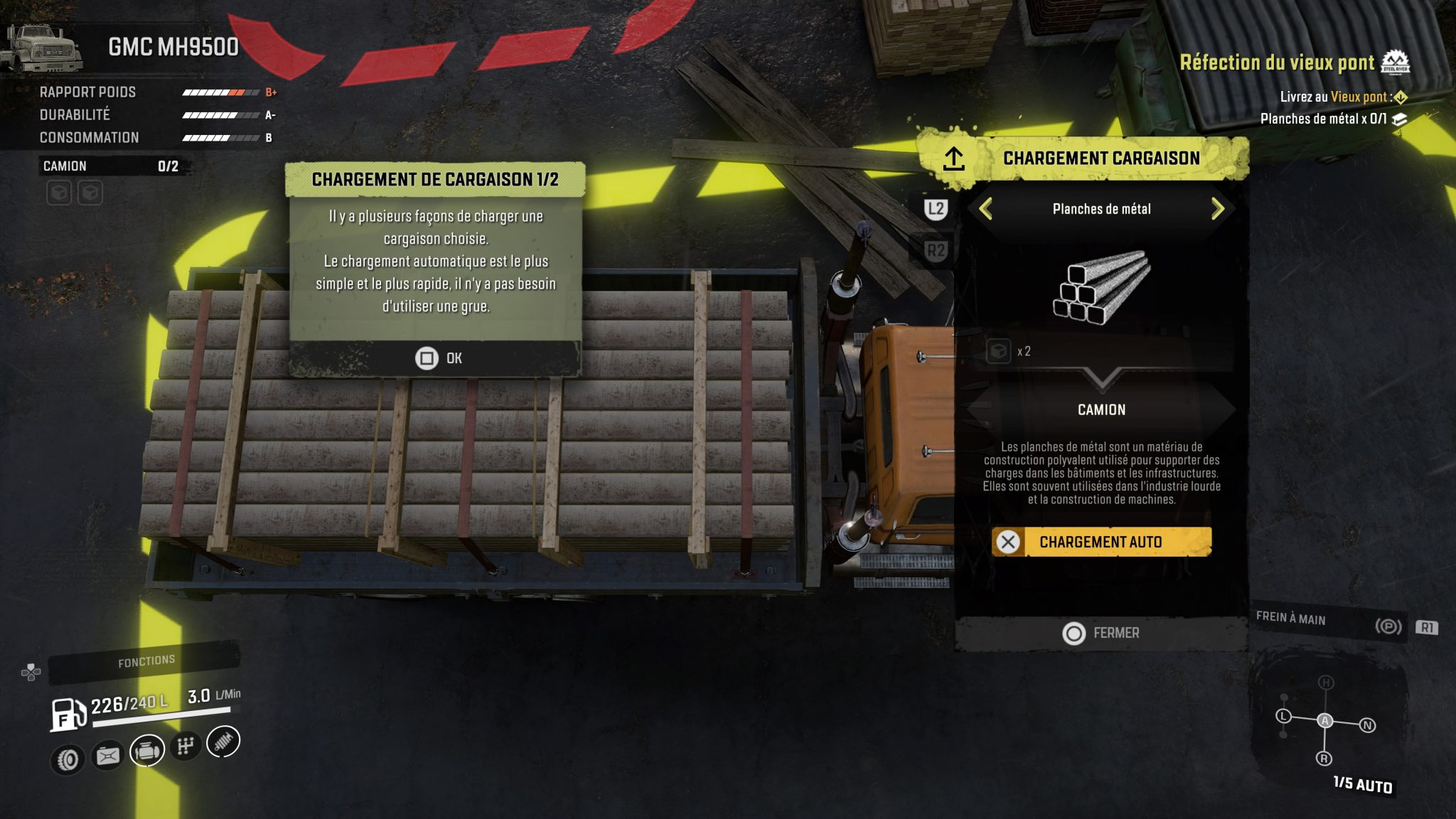The image size is (1456, 819).
Task: Select the suspension spring status icon
Action: [223, 741]
